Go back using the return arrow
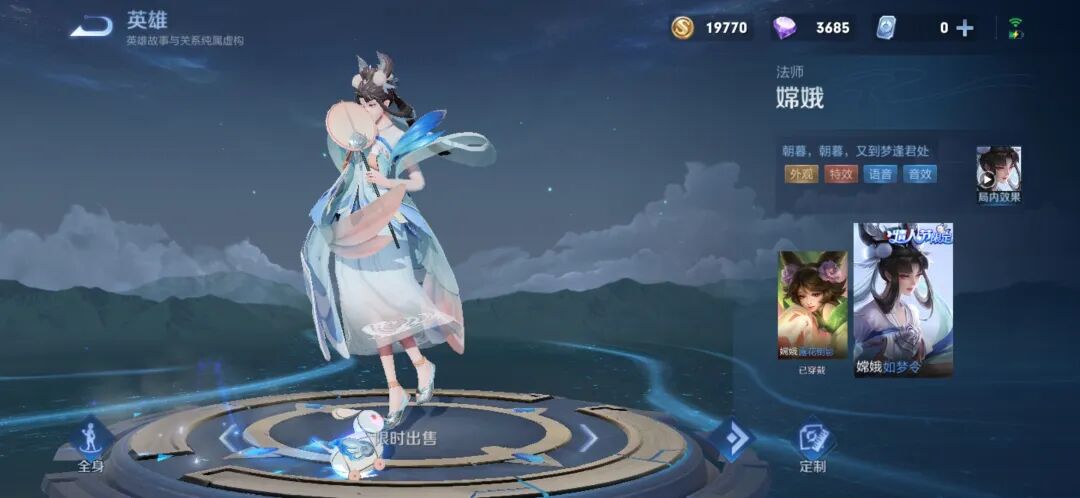 (91, 26)
